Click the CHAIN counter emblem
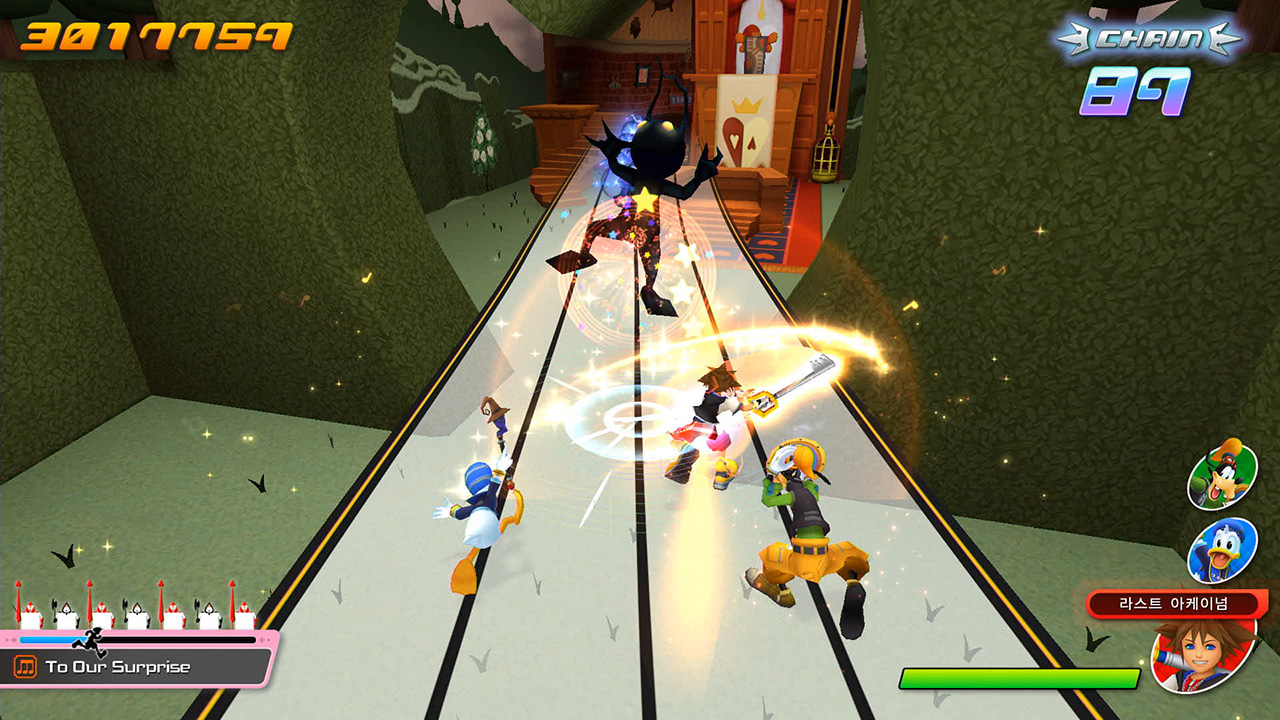The width and height of the screenshot is (1280, 720). point(1148,38)
